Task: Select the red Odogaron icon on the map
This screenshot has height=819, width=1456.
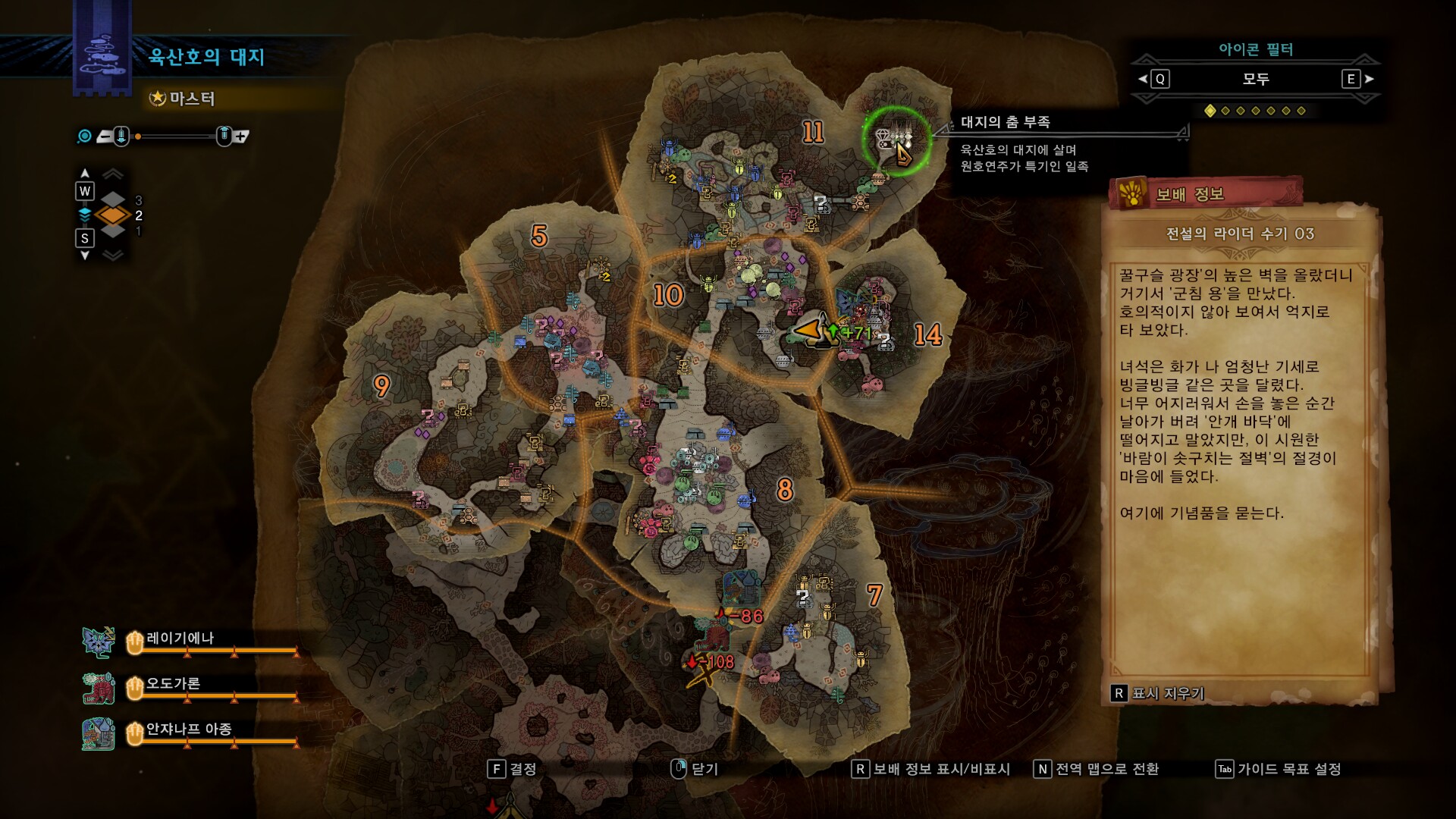Action: pyautogui.click(x=713, y=634)
